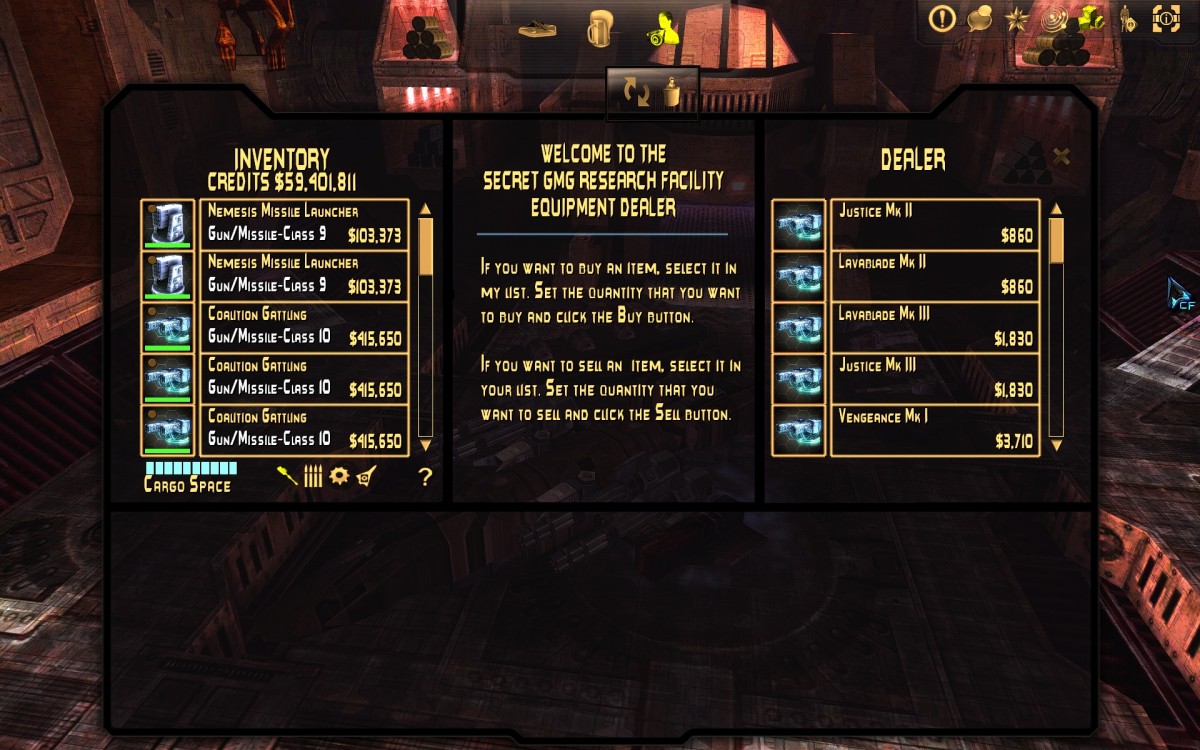Viewport: 1200px width, 750px height.
Task: Open the chat speech bubbles icon
Action: pos(980,19)
